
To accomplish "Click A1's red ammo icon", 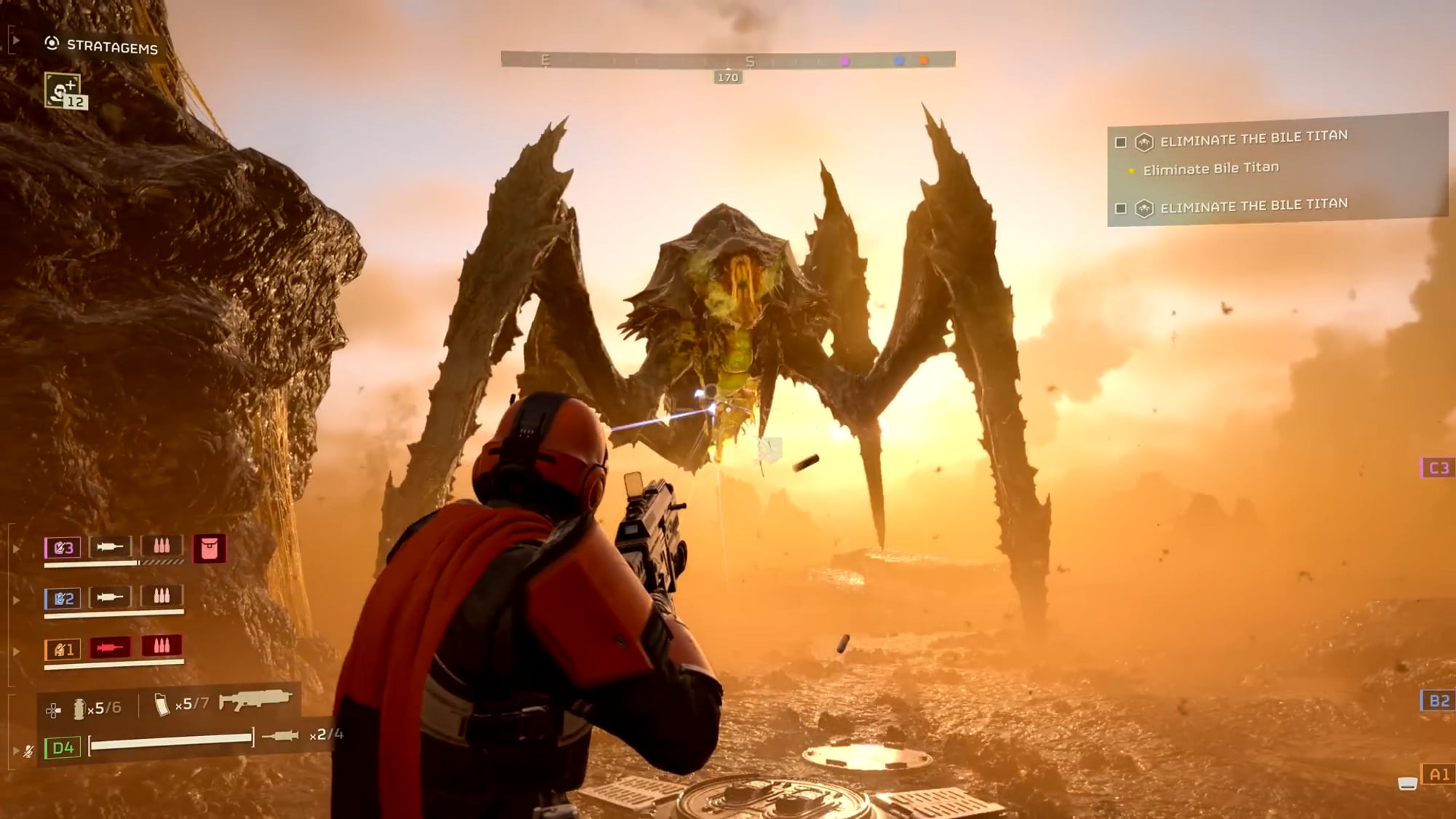I will (x=162, y=646).
